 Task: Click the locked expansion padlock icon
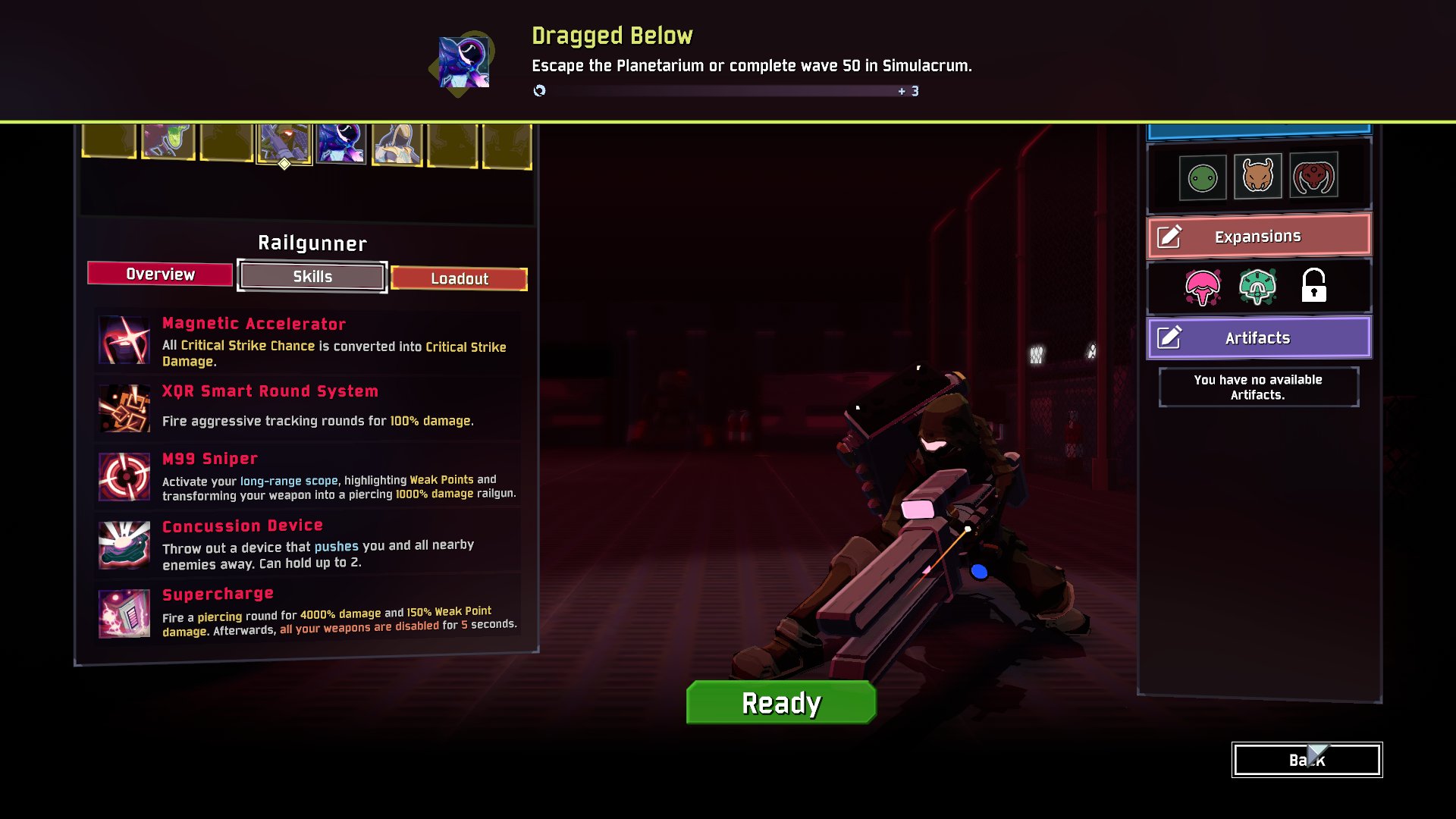coord(1313,286)
